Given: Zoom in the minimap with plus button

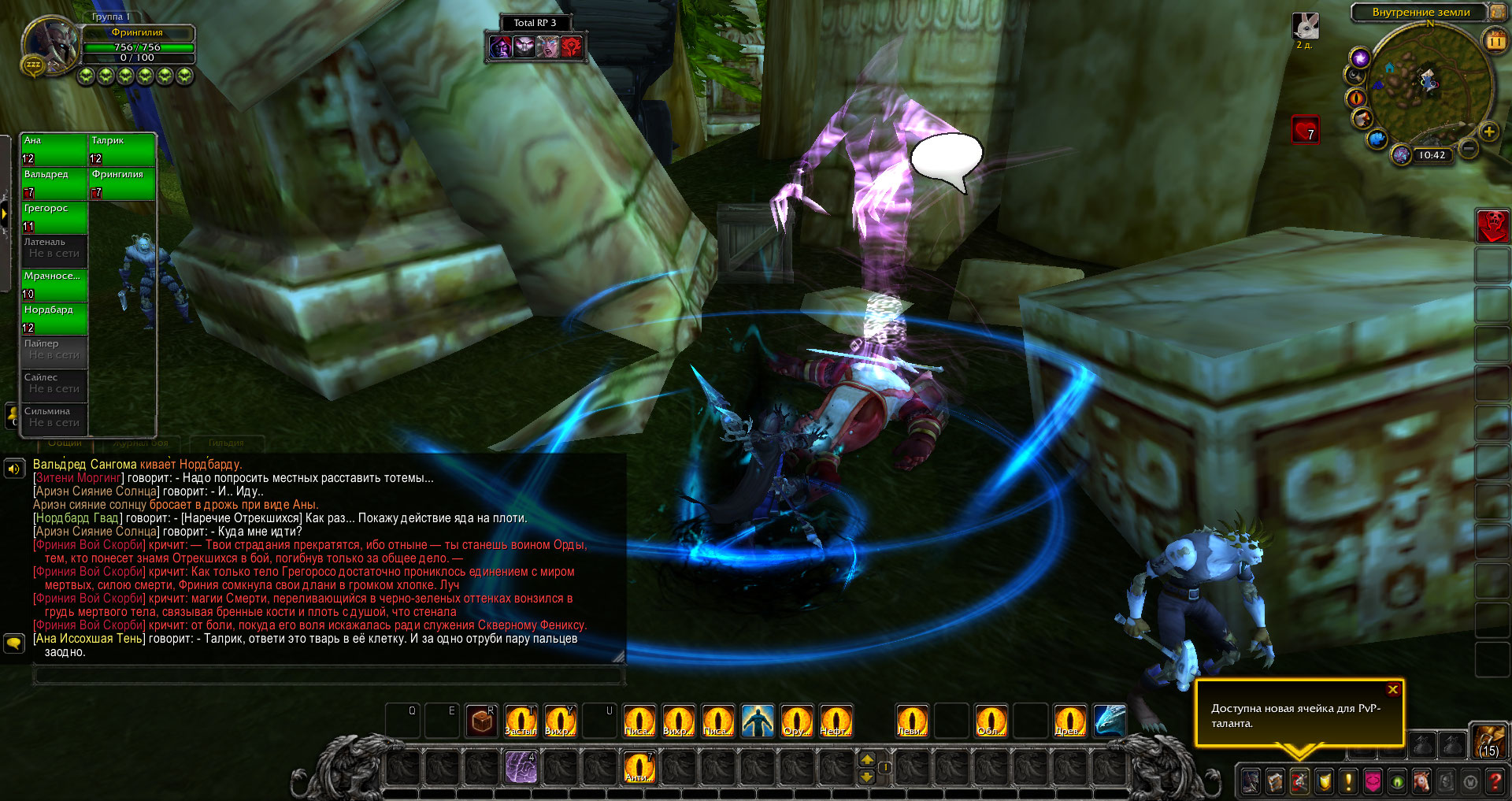Looking at the screenshot, I should click(1488, 132).
